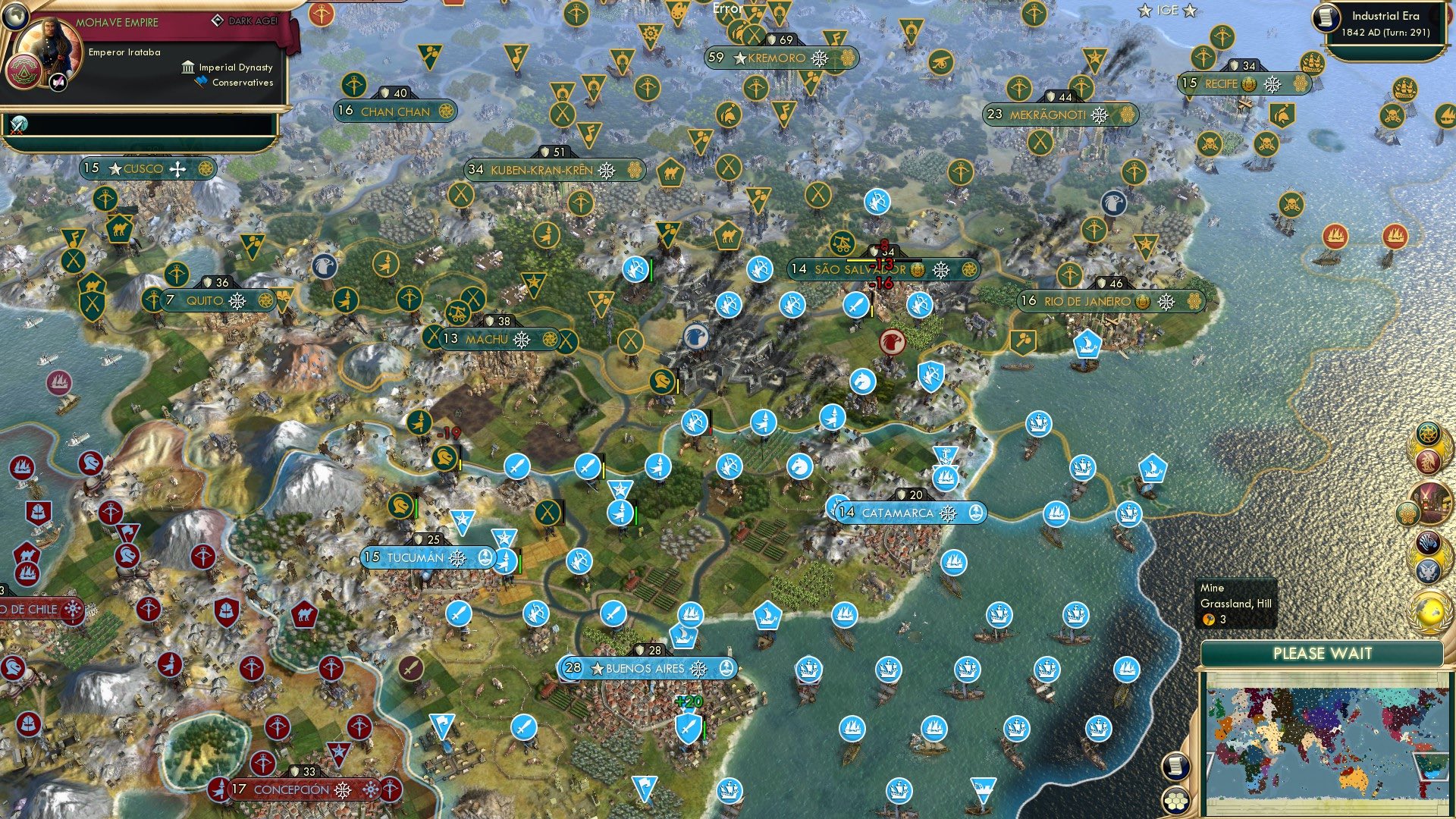Select the Buenos Aires city banner

tap(648, 669)
